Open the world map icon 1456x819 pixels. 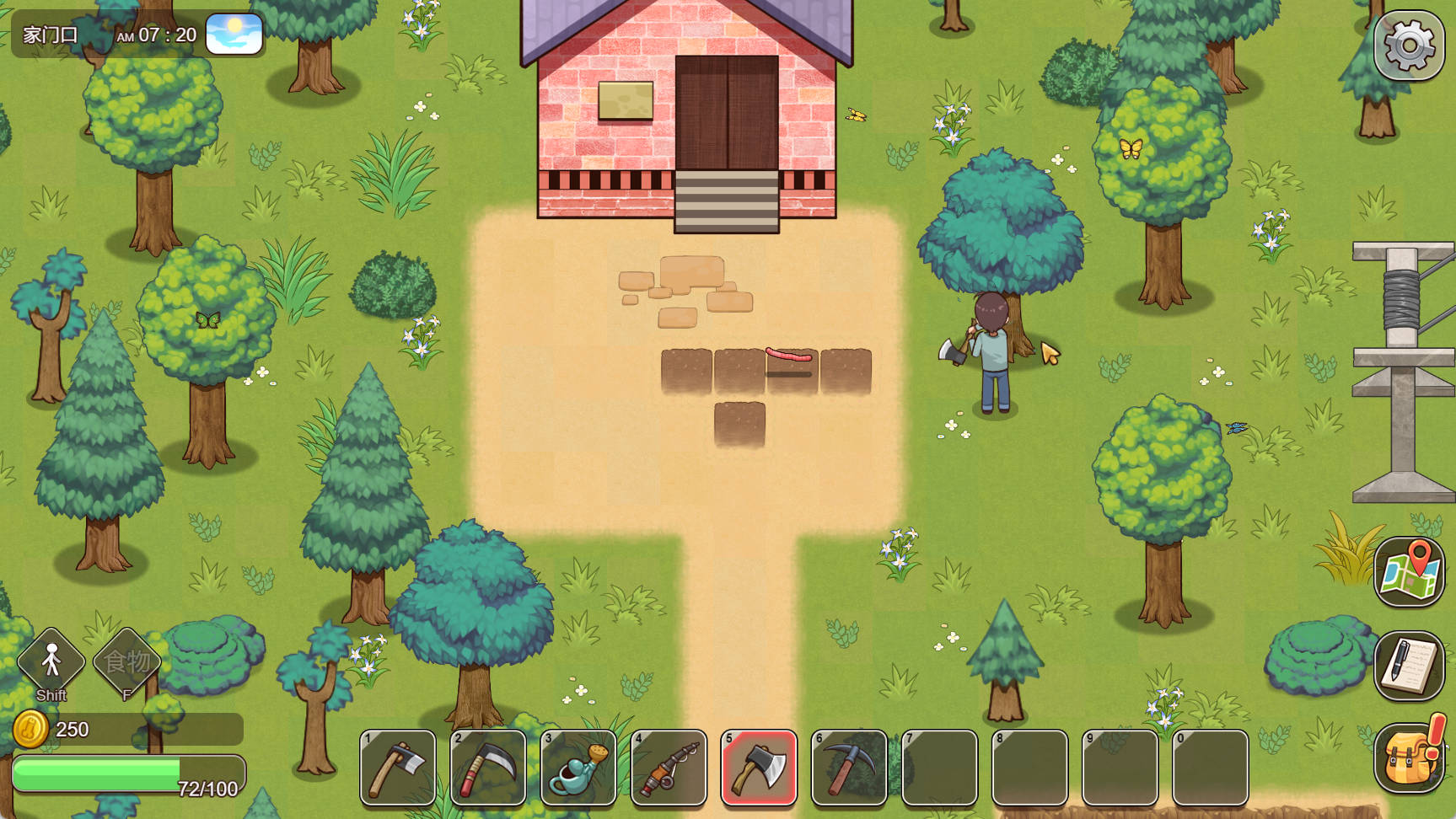pyautogui.click(x=1409, y=572)
